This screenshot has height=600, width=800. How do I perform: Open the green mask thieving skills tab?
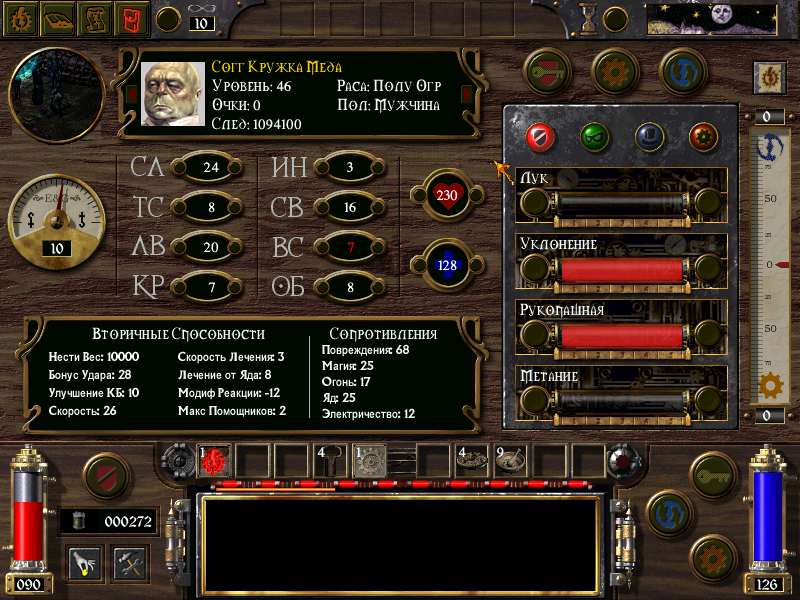coord(595,135)
